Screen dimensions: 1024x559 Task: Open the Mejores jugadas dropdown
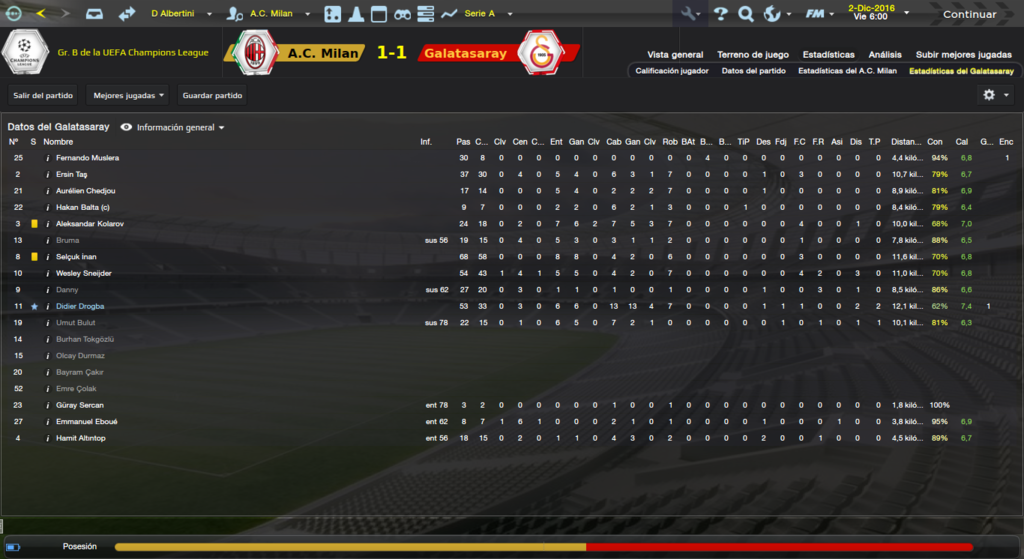[x=127, y=95]
